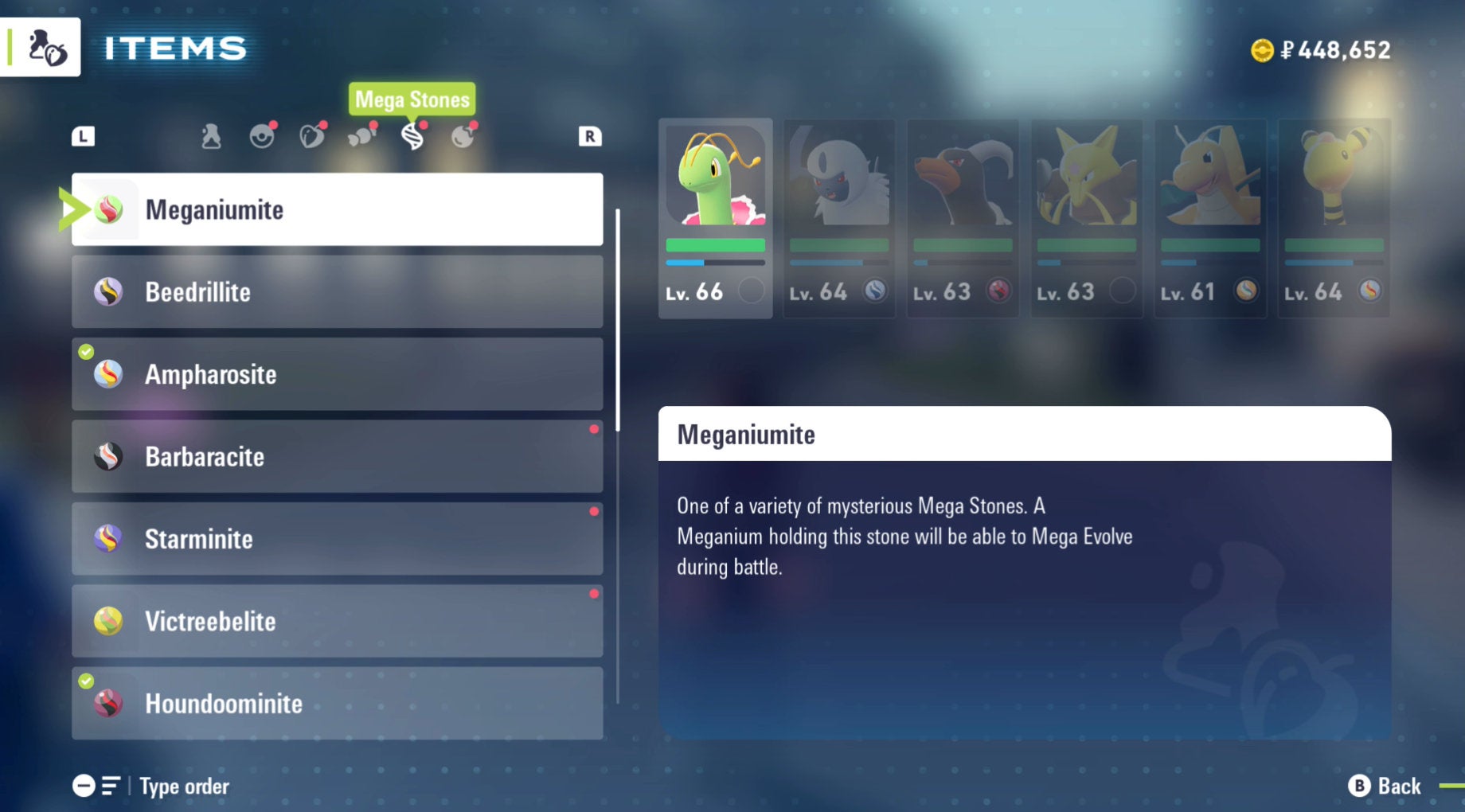Screen dimensions: 1465x812
Task: Pick the Ampharosite entry
Action: click(x=337, y=374)
